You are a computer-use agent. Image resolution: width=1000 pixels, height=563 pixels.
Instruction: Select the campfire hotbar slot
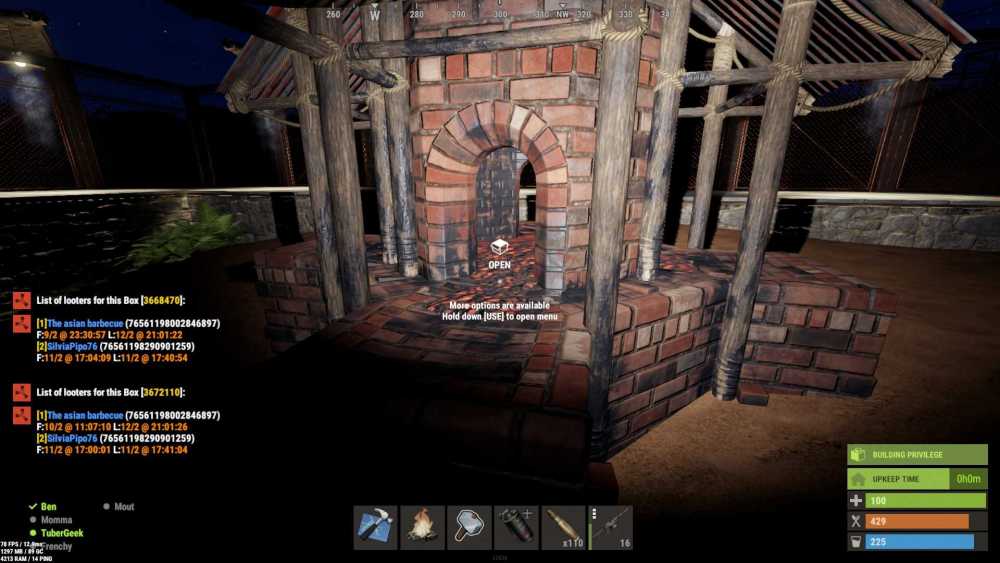[422, 527]
